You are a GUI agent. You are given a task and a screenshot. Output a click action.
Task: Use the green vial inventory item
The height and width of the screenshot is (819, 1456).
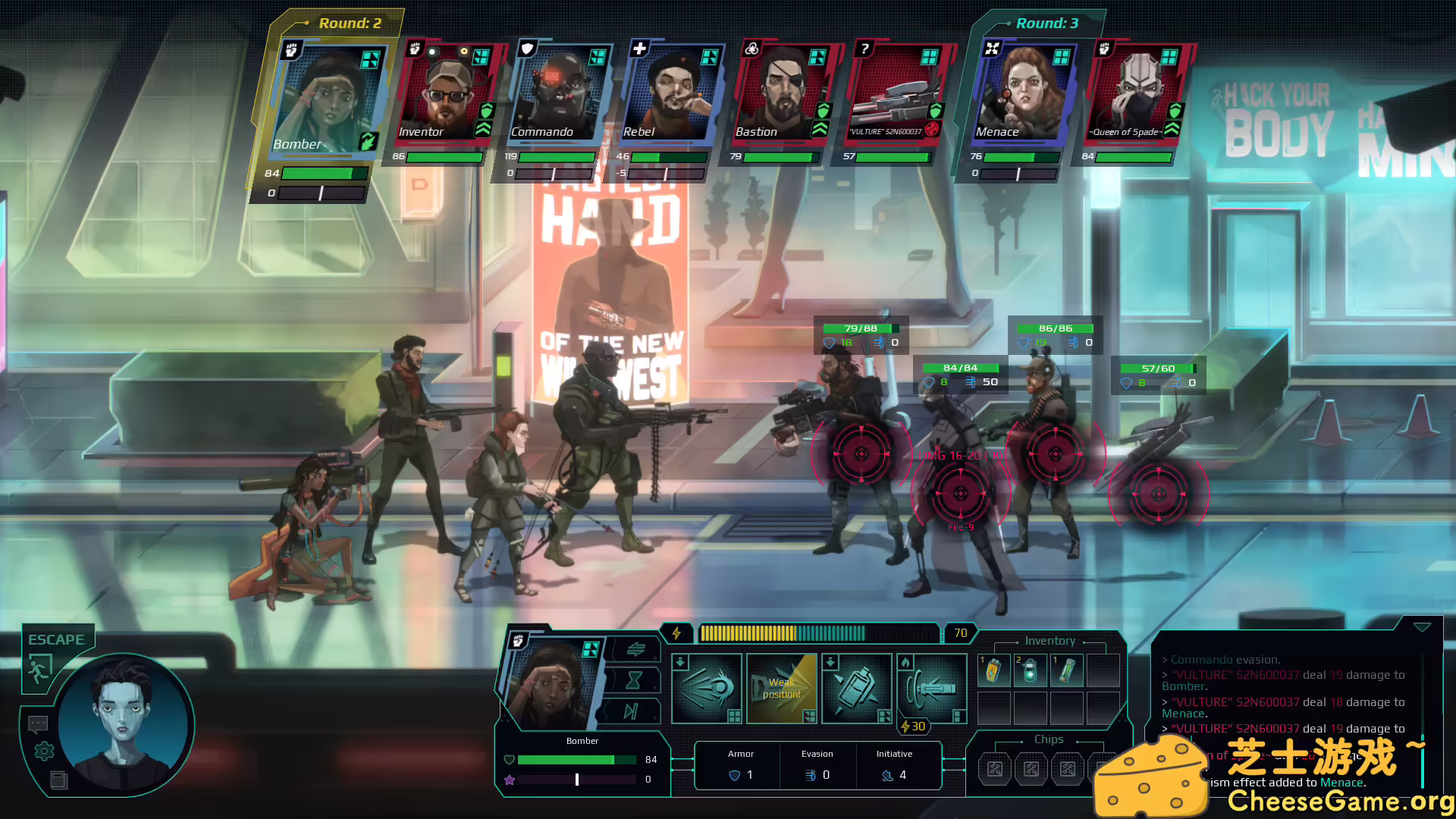1066,670
